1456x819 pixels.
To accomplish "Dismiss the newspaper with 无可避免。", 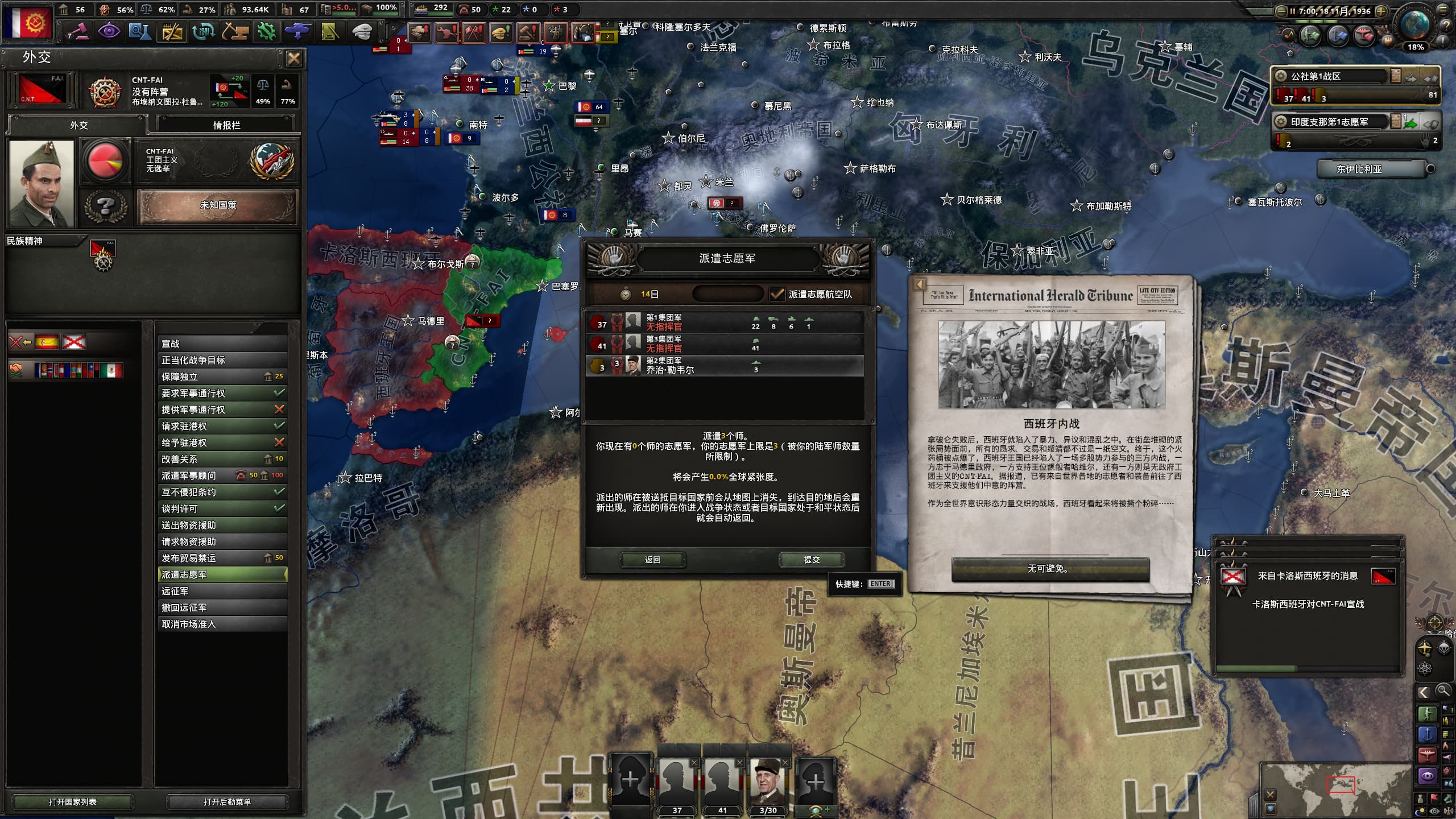I will click(x=1050, y=569).
